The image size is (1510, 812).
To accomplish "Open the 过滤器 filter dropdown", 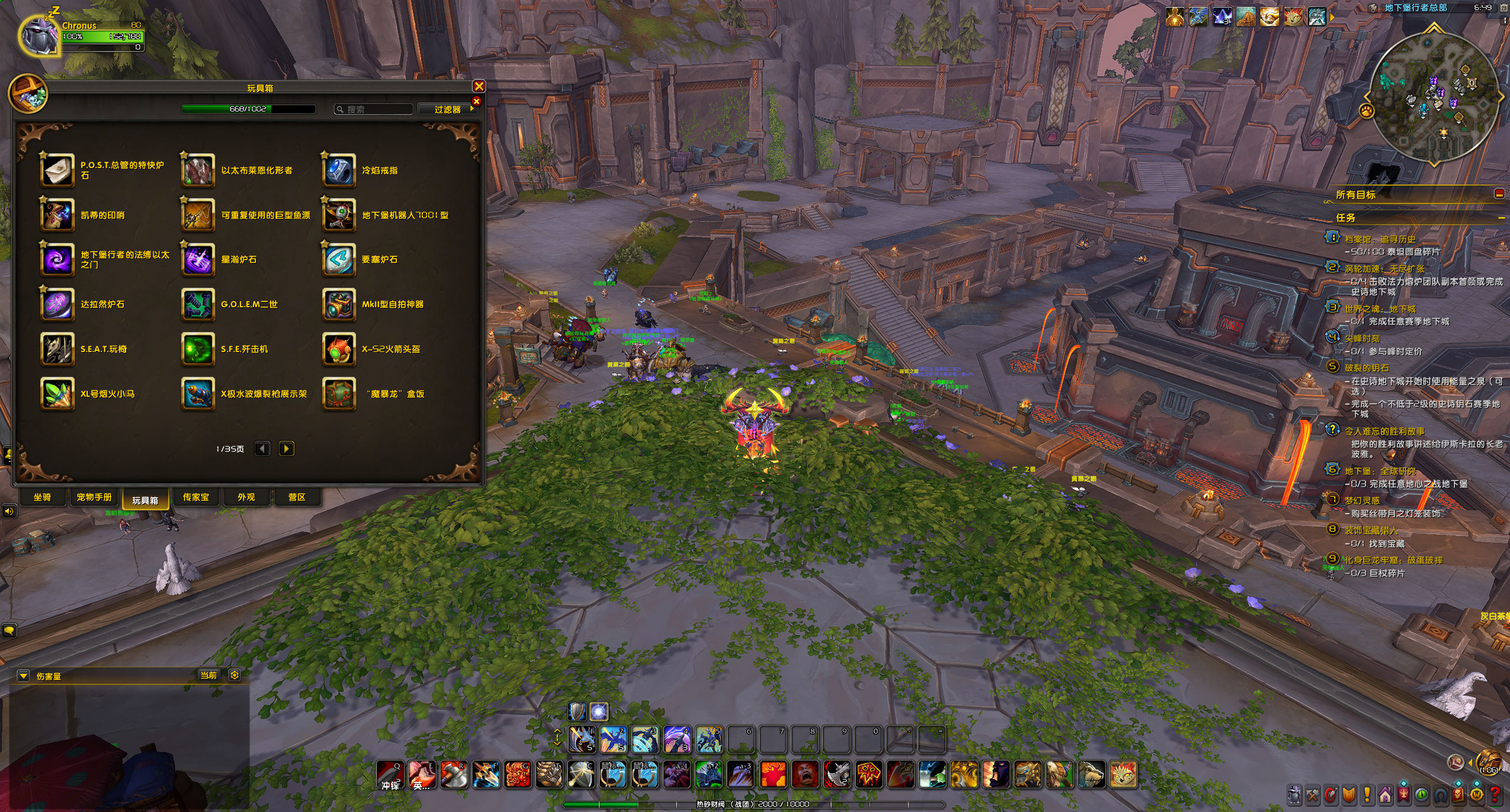I will pos(448,110).
